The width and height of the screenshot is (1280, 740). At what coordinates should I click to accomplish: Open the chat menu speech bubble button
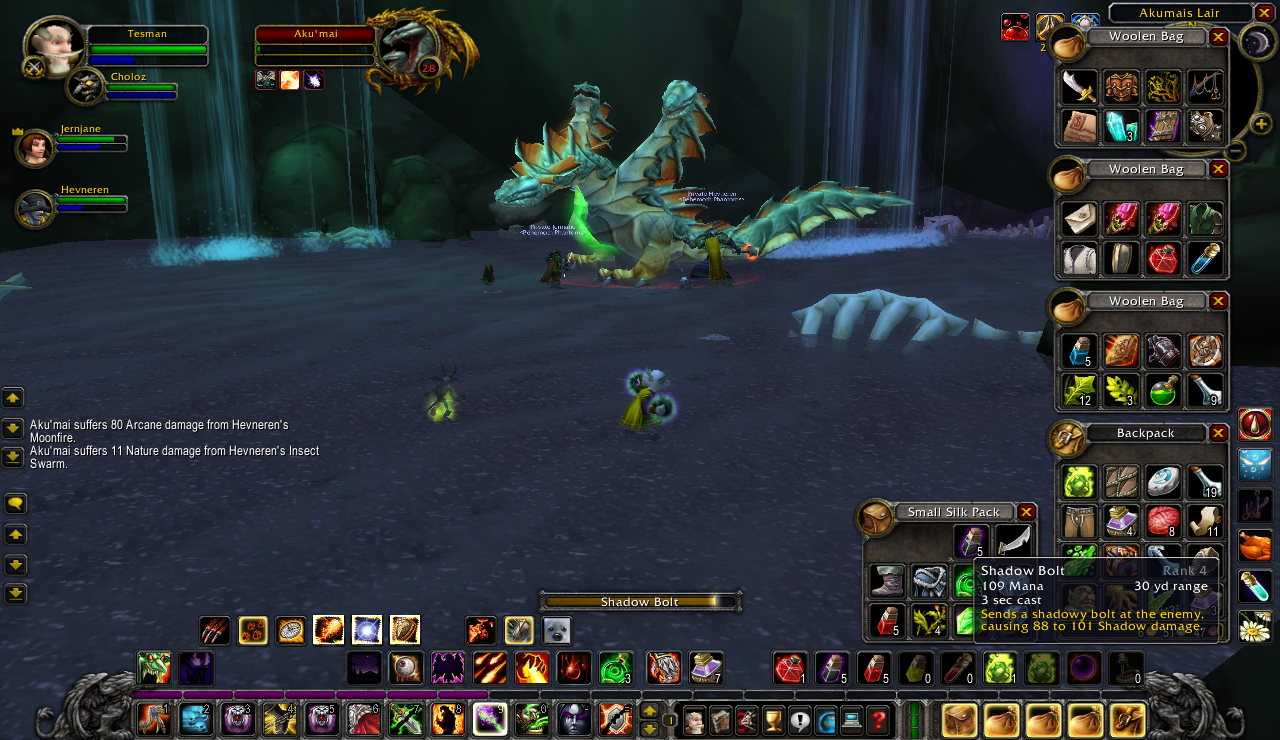pos(15,503)
